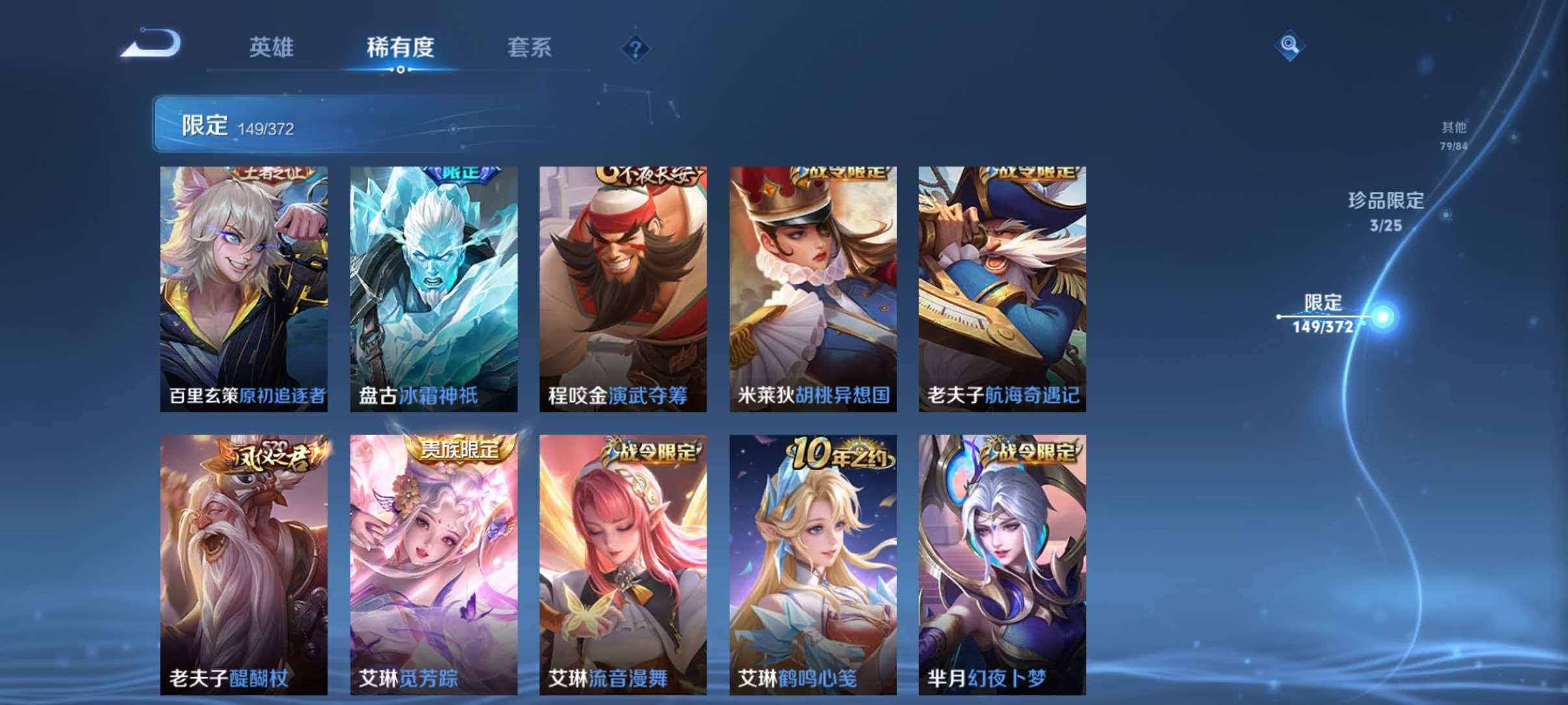
Task: Open the help question mark icon
Action: (x=636, y=48)
